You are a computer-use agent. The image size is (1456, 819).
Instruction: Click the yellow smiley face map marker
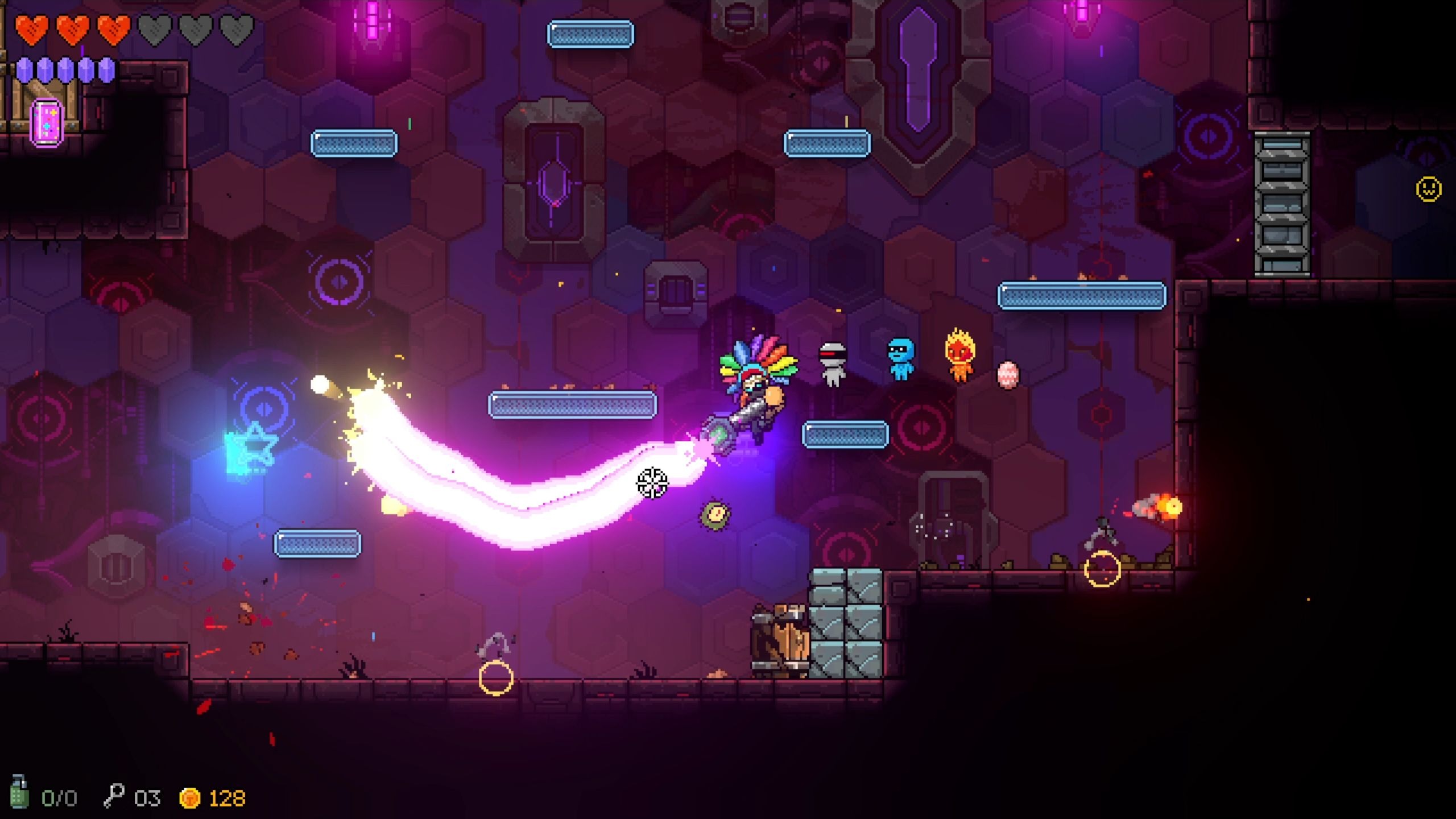[x=1428, y=189]
